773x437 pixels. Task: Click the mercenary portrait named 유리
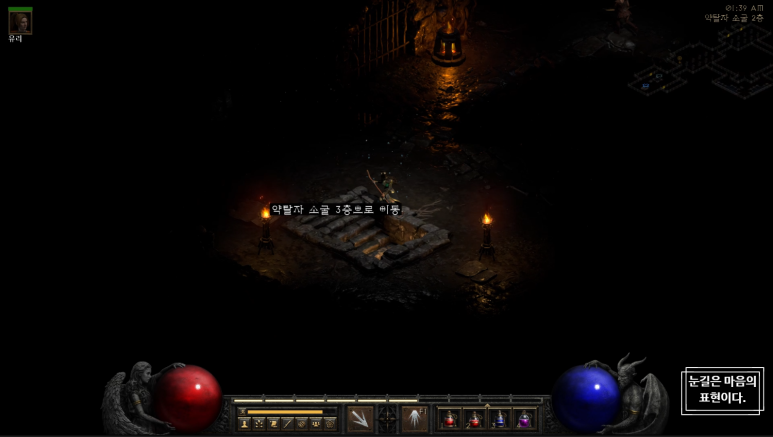20,22
